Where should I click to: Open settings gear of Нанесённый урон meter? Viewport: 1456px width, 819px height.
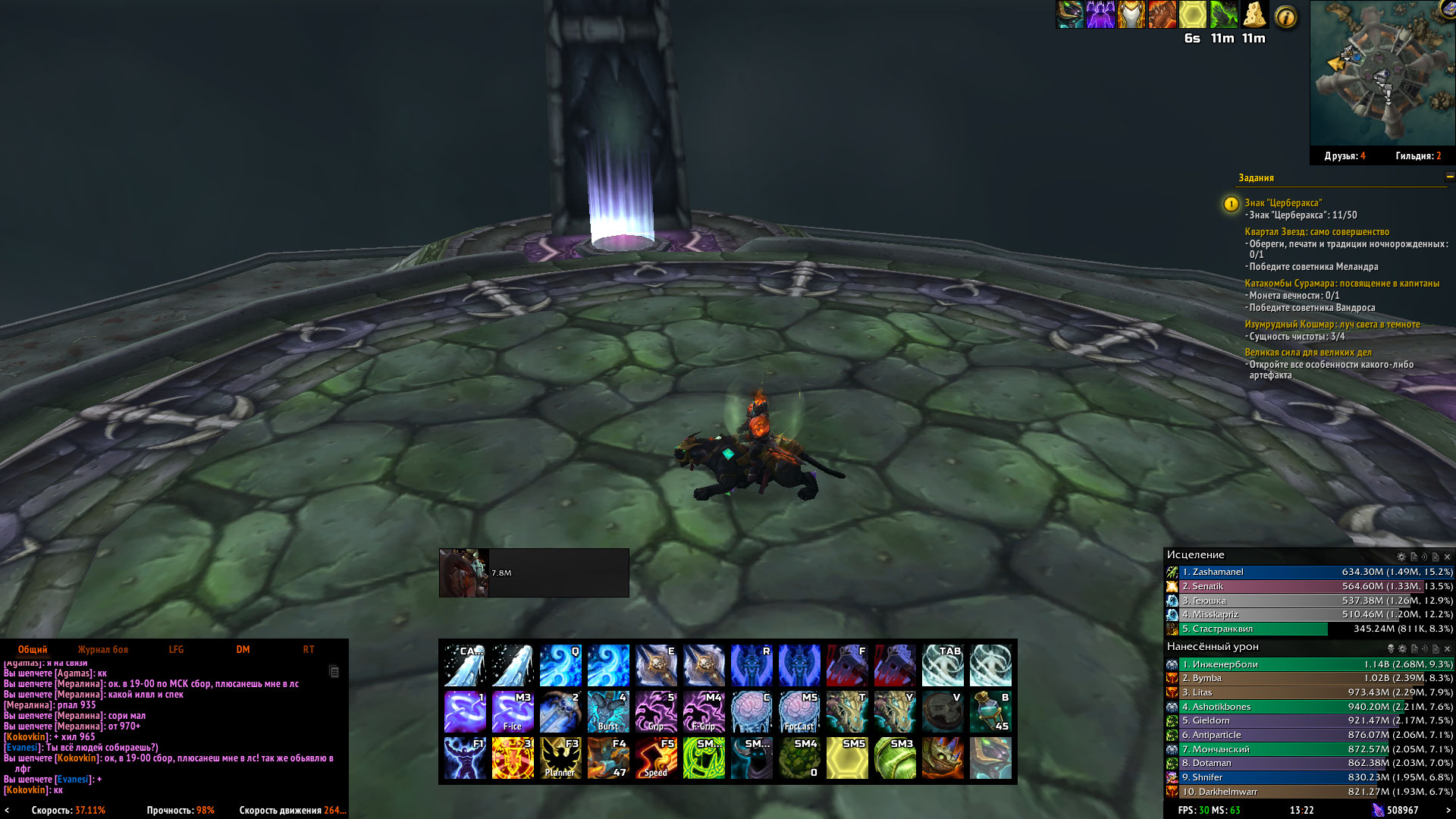[x=1402, y=649]
